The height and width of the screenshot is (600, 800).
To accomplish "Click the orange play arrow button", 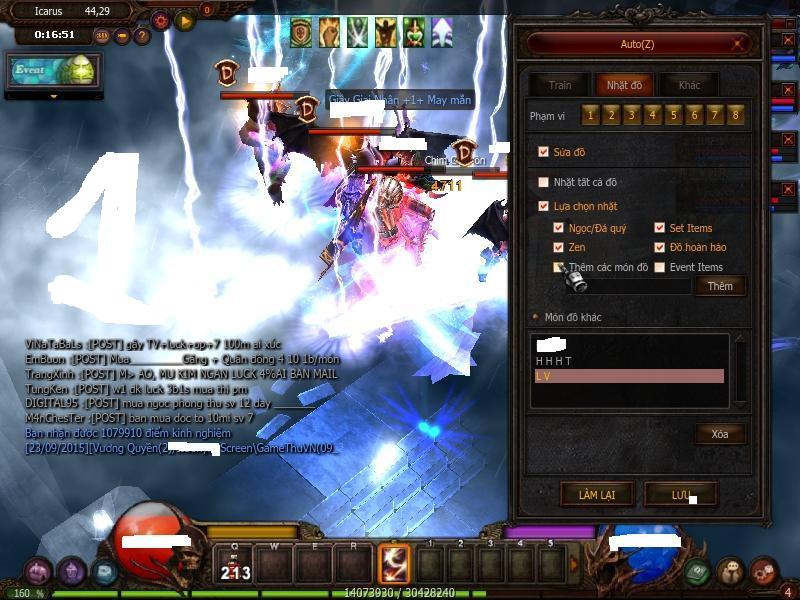I will click(185, 20).
